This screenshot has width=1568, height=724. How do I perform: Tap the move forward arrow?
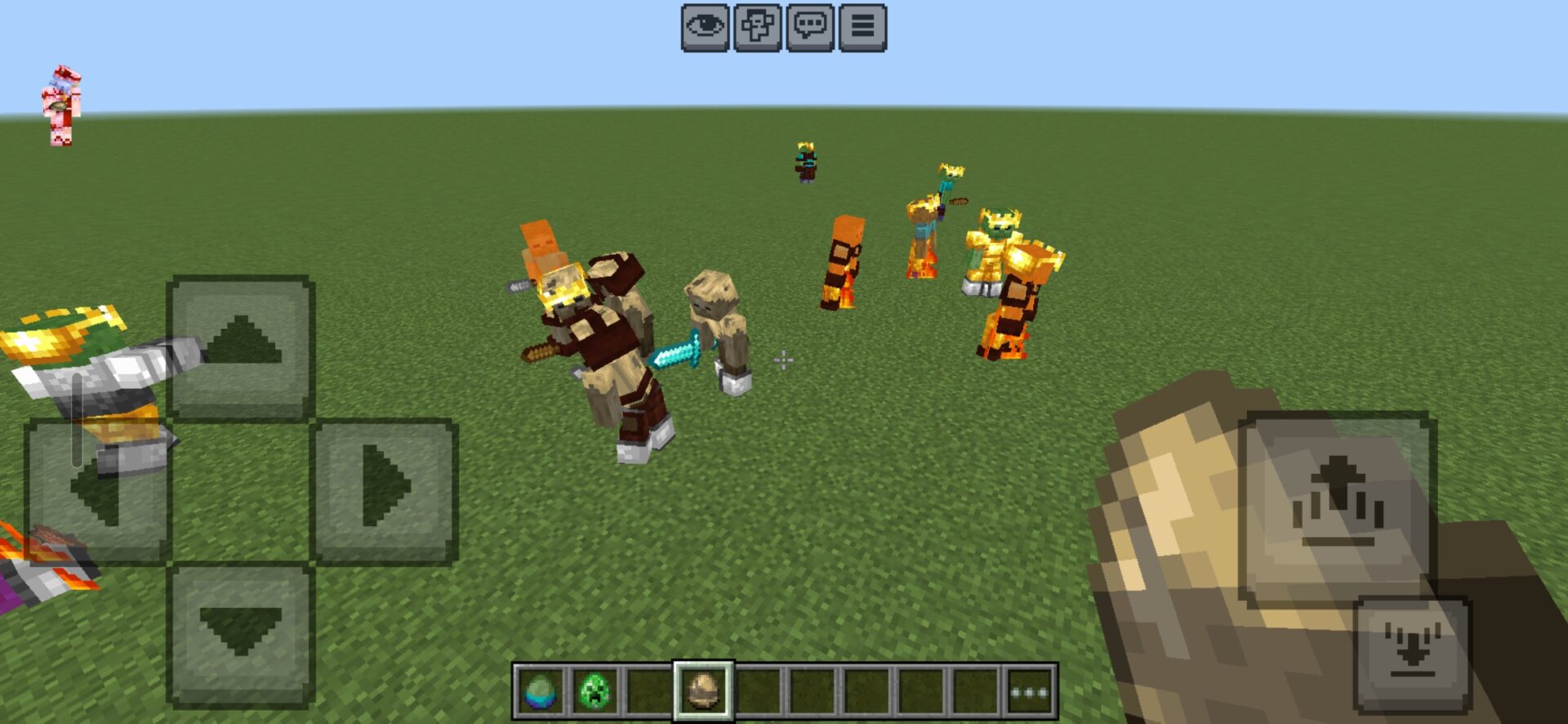click(x=241, y=346)
